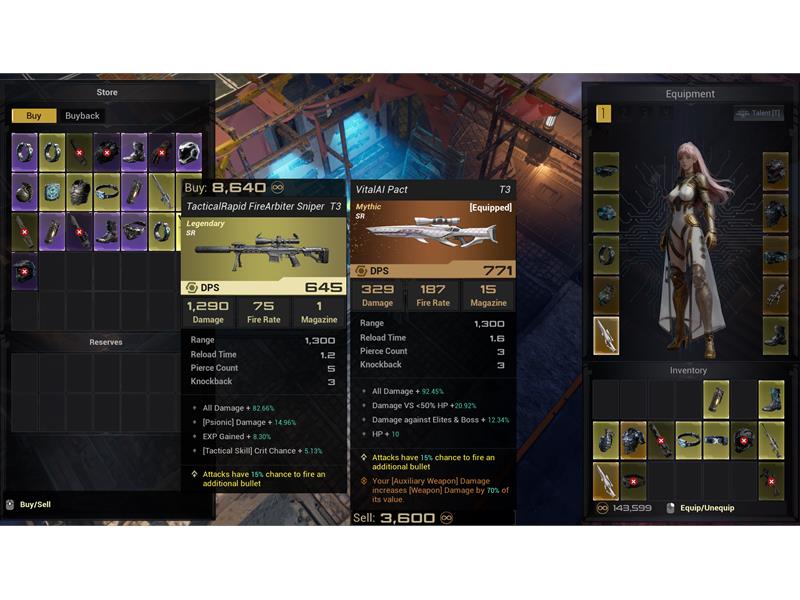This screenshot has height=600, width=800.
Task: Choose the purple-background boots in store's top row
Action: (134, 152)
